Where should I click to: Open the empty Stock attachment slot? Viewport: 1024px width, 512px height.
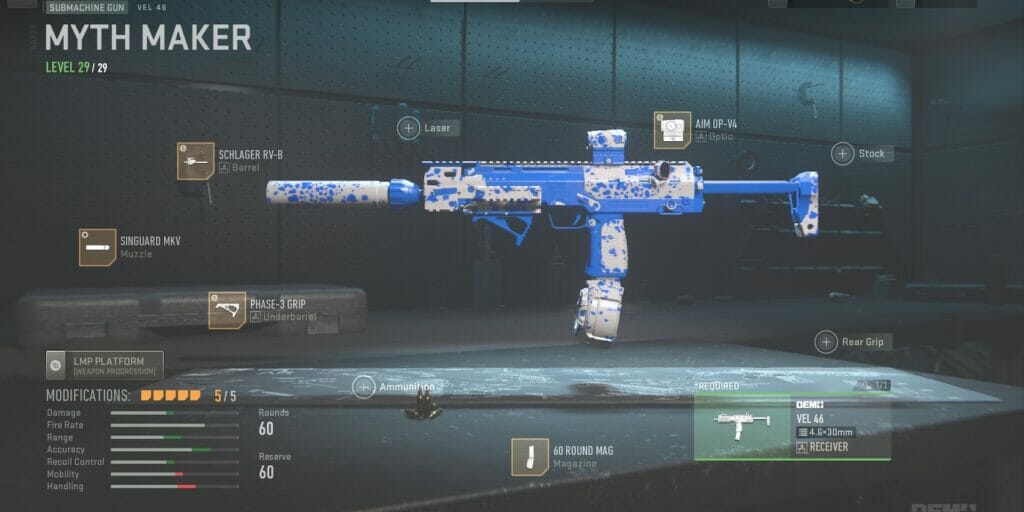tap(843, 154)
